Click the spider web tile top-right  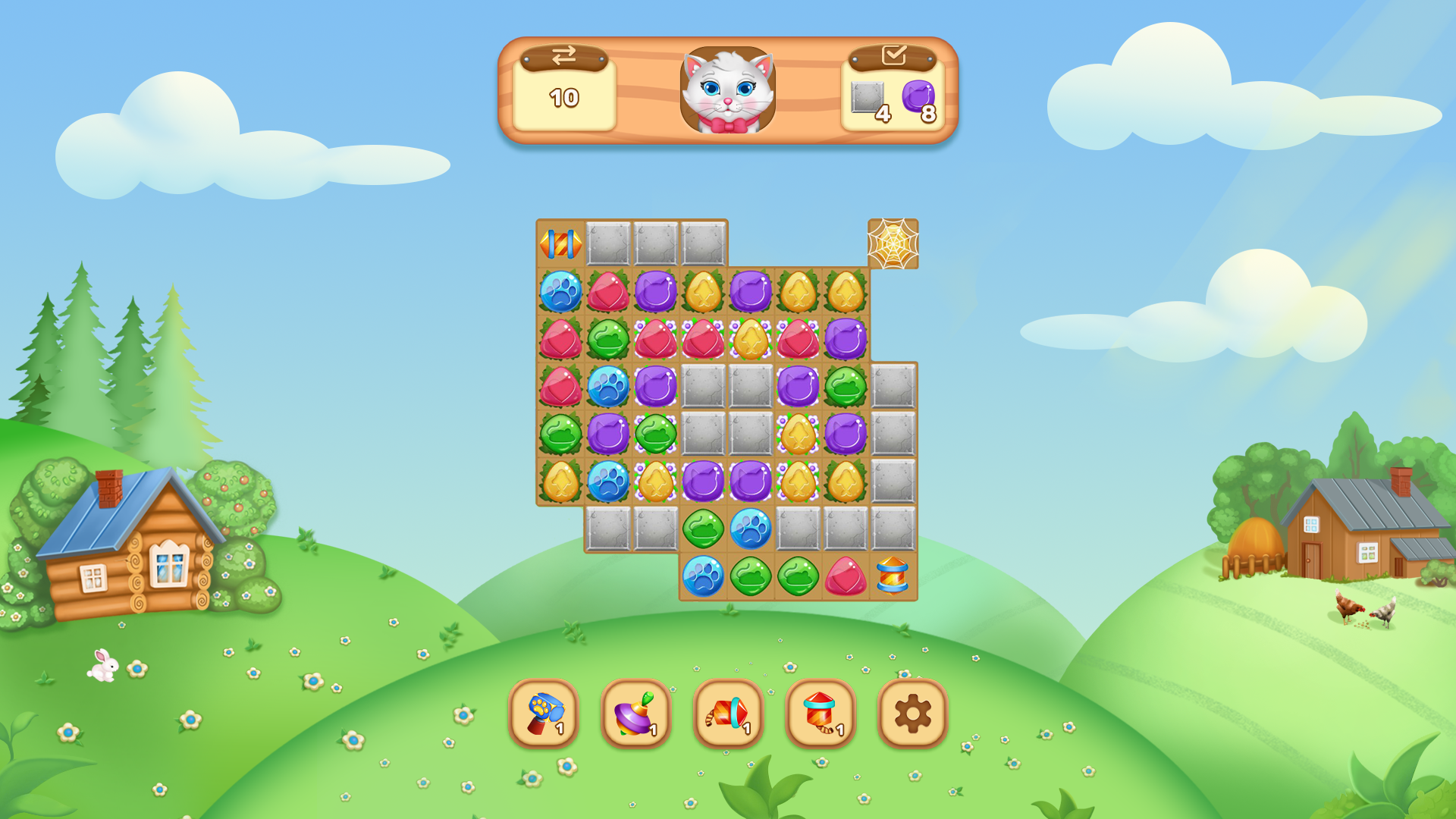pyautogui.click(x=892, y=243)
